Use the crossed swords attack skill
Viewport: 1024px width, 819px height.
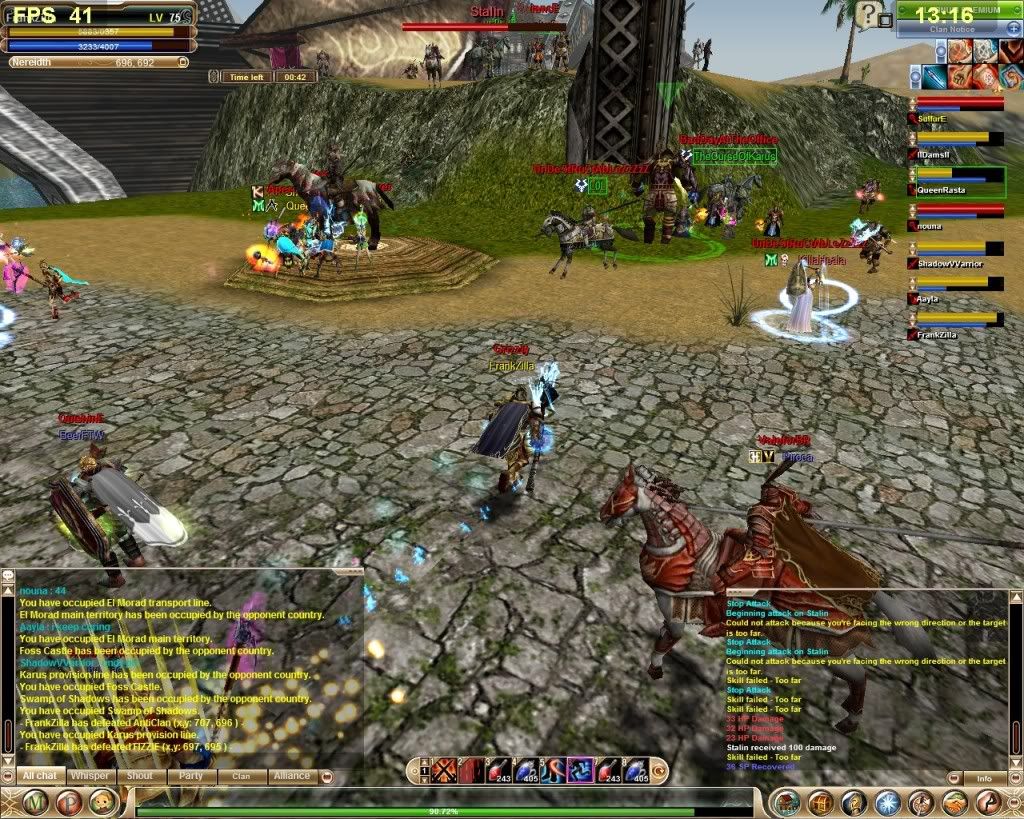[443, 769]
